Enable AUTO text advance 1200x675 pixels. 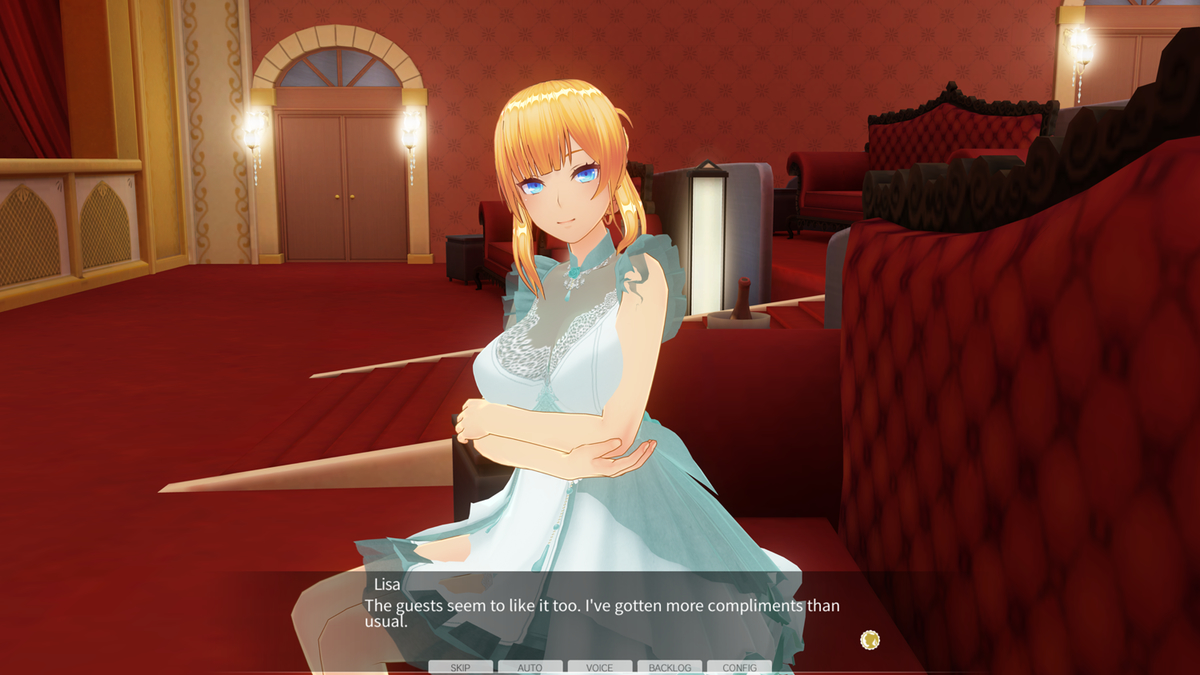click(530, 667)
